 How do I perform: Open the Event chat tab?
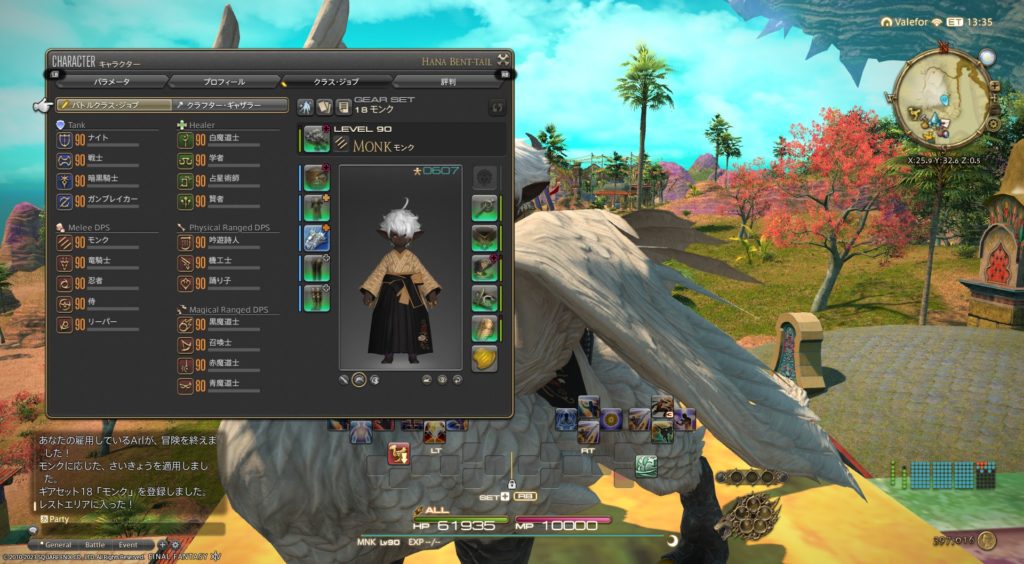point(128,544)
